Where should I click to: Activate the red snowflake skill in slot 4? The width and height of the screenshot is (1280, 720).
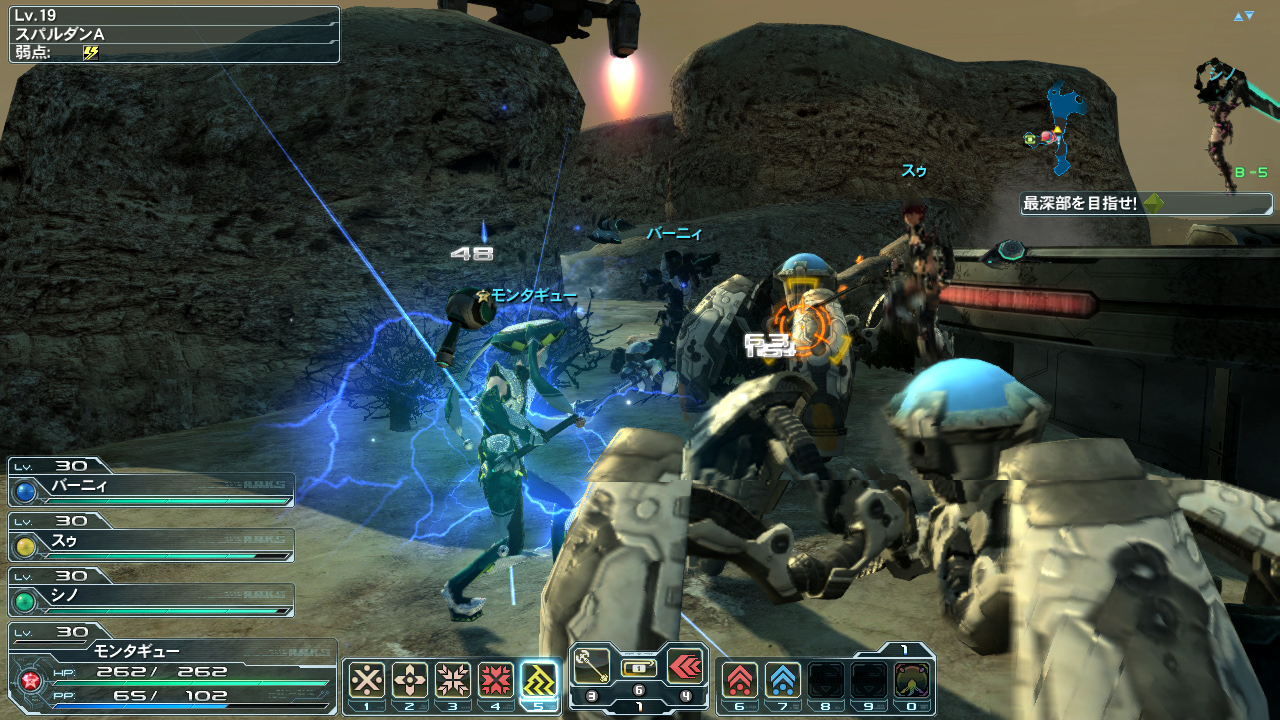click(496, 680)
